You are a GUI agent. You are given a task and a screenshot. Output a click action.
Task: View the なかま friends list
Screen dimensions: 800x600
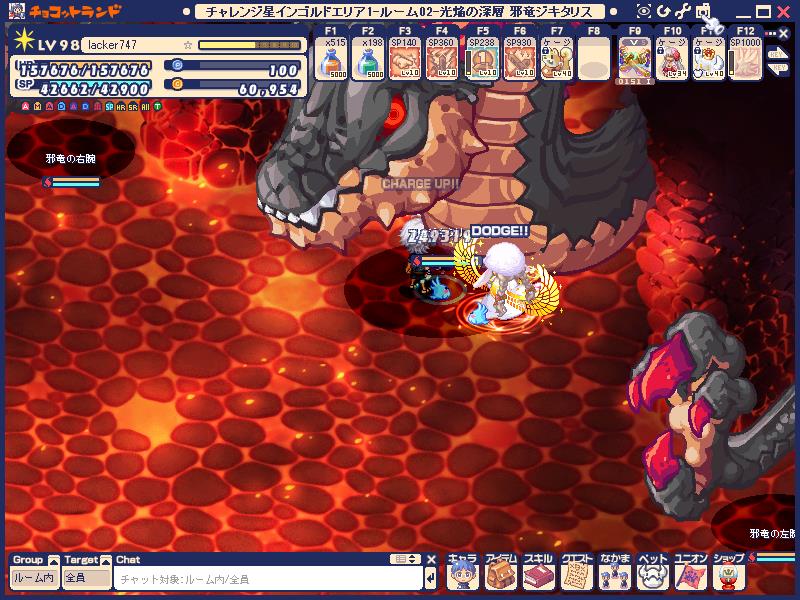[x=614, y=573]
